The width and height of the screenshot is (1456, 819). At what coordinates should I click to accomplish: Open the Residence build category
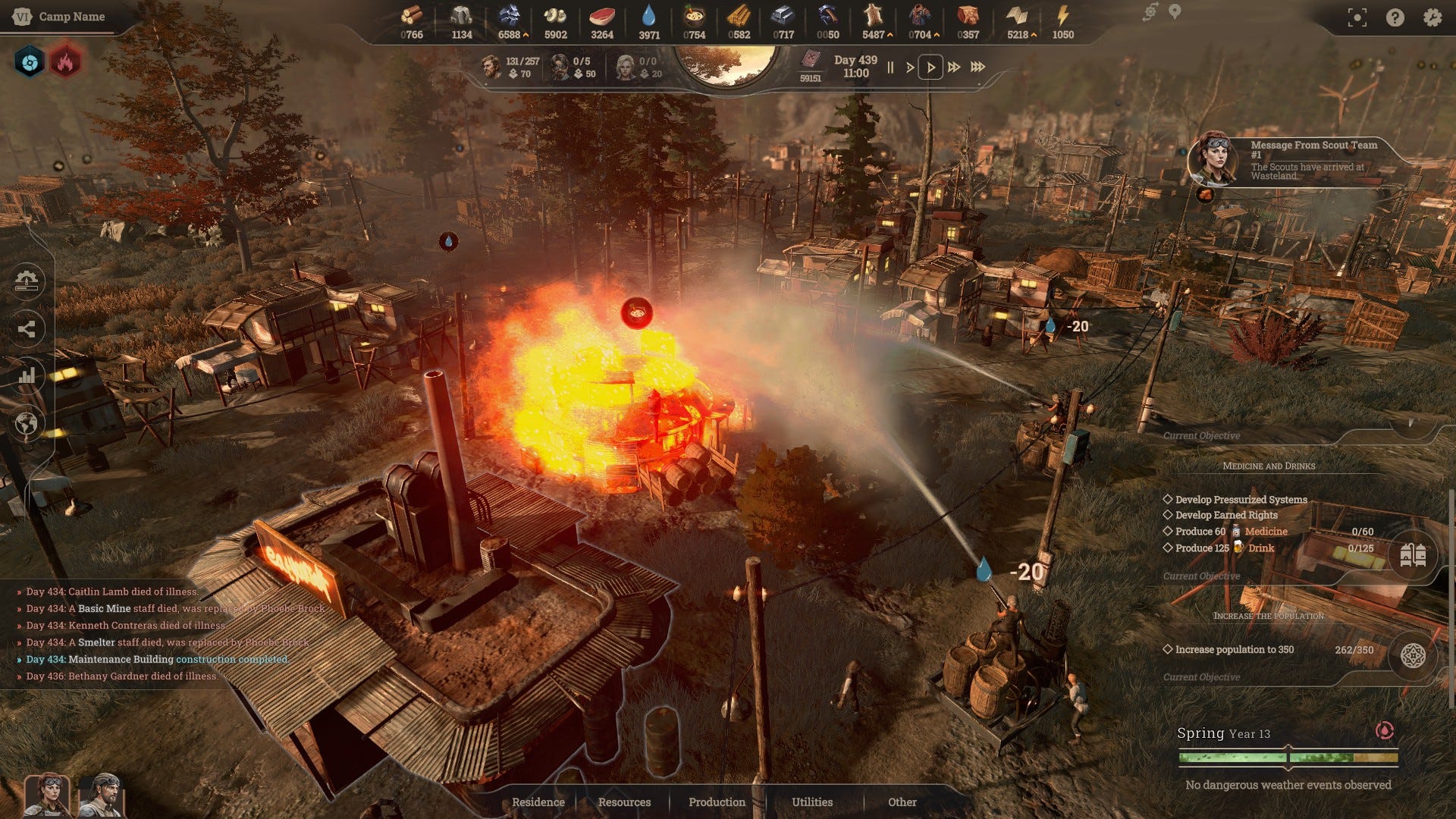[x=538, y=802]
